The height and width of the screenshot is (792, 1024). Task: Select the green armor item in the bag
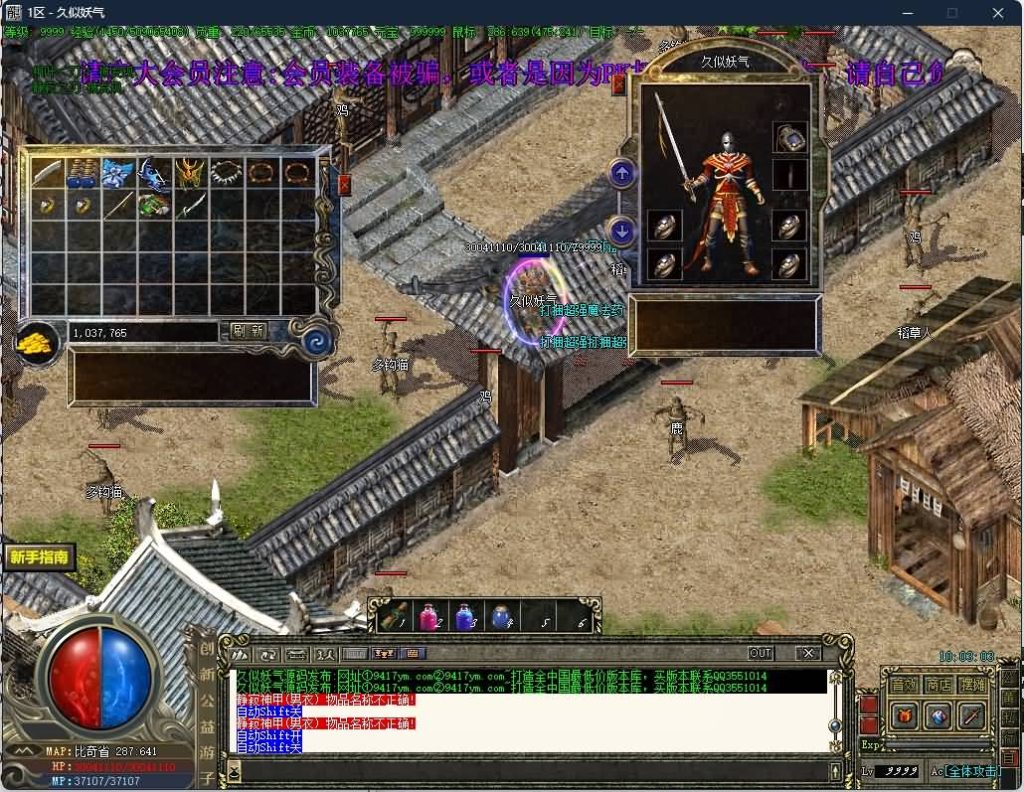tap(154, 207)
